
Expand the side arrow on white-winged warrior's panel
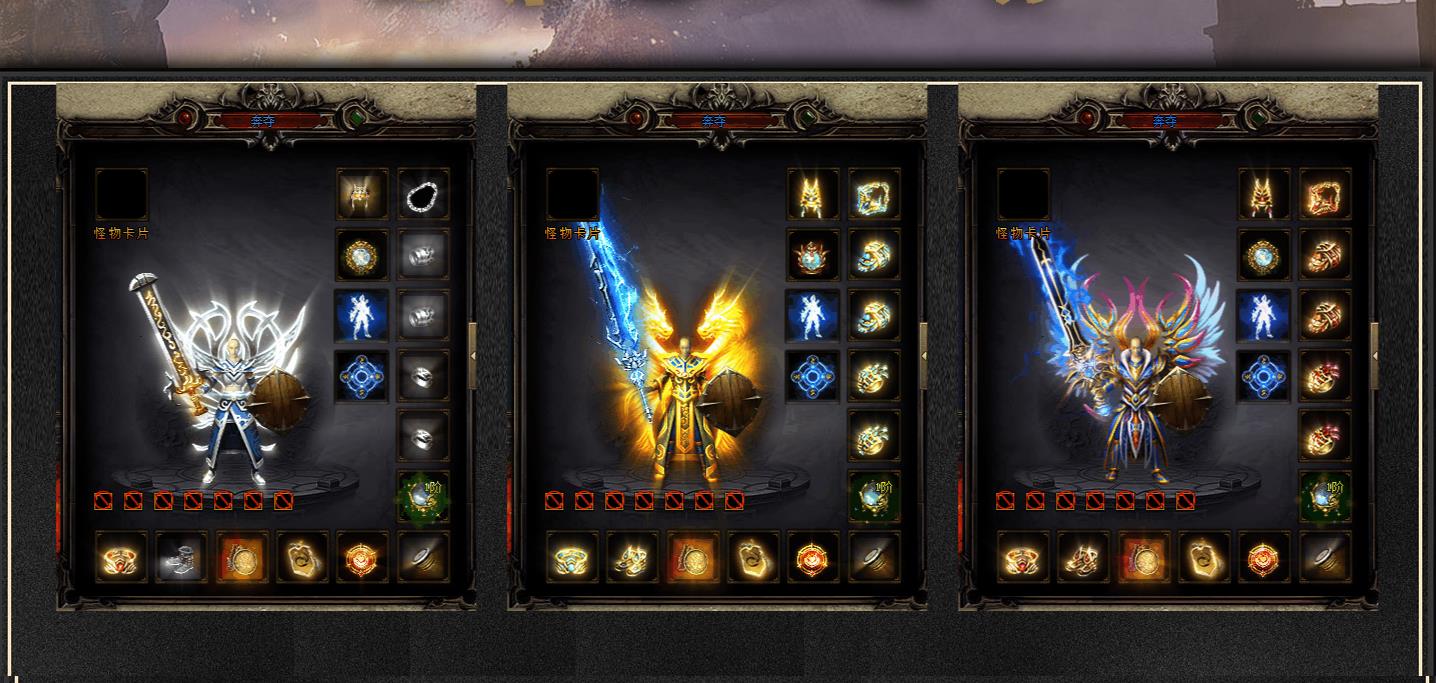click(x=472, y=355)
